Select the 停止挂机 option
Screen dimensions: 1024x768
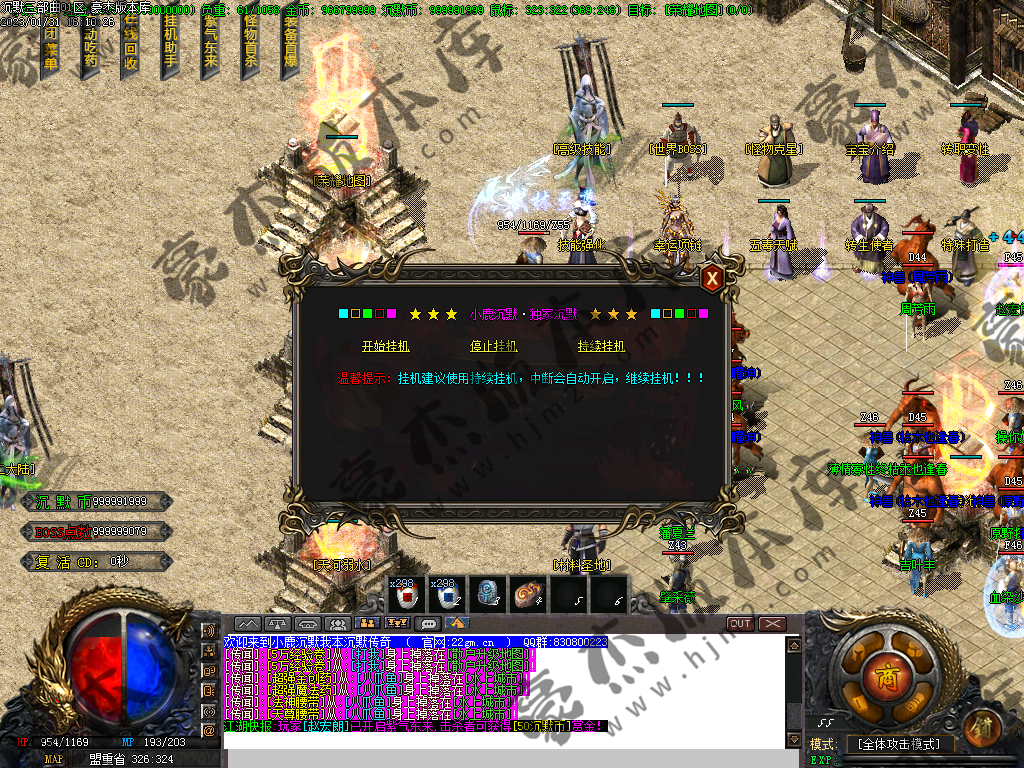tap(493, 346)
